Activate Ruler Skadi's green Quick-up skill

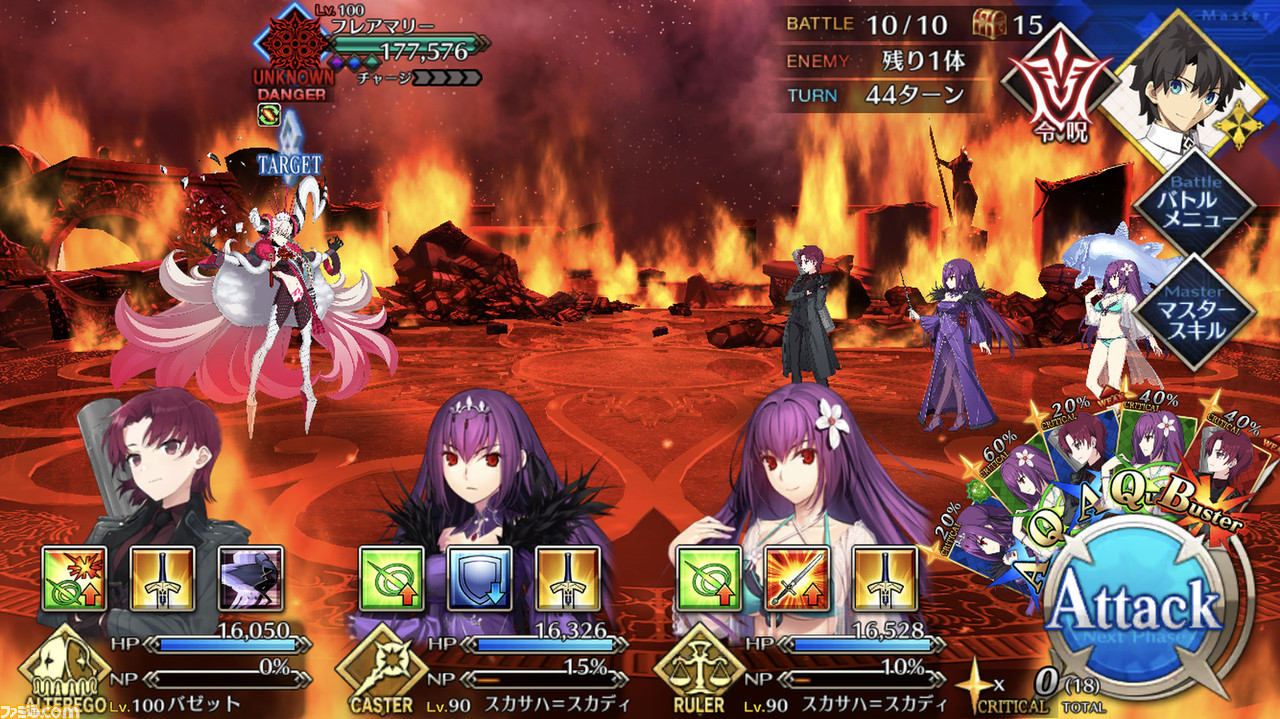pyautogui.click(x=709, y=578)
